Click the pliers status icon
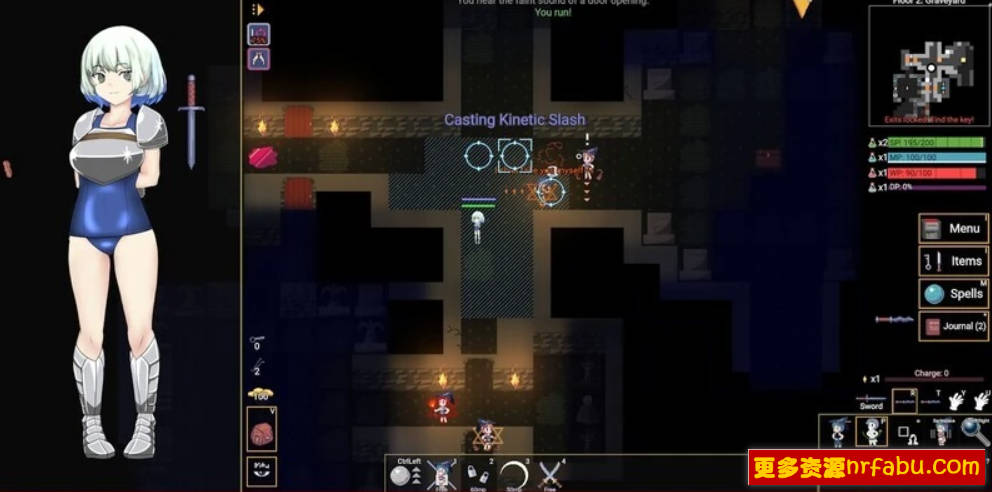The width and height of the screenshot is (992, 492). point(258,59)
